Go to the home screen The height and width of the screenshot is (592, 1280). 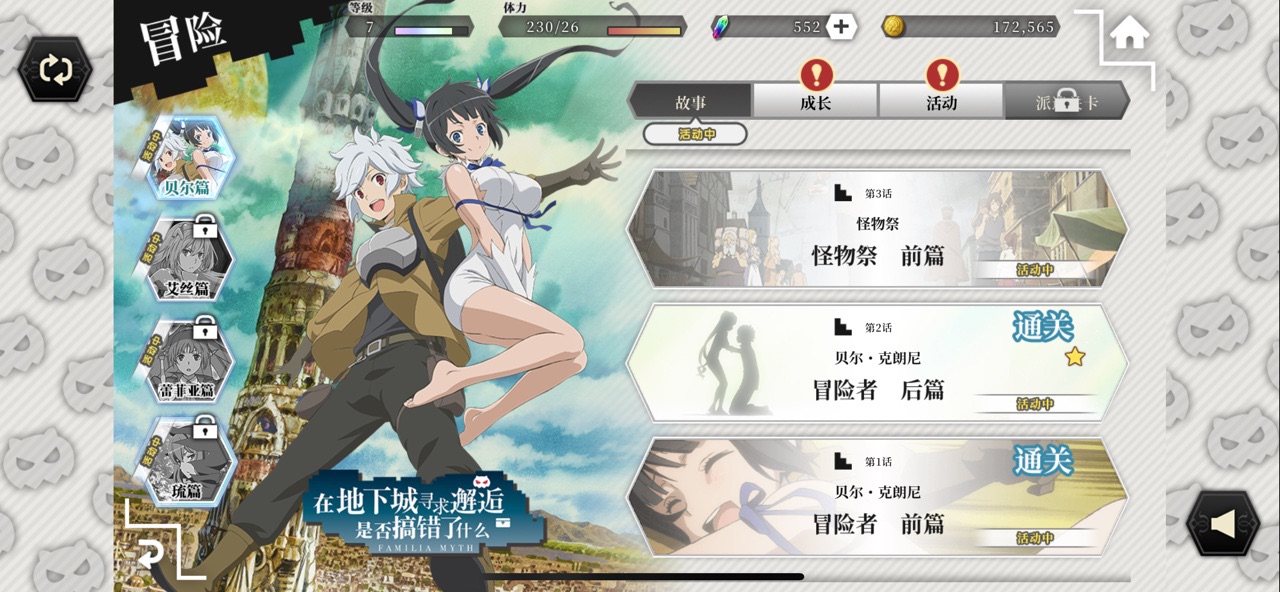pos(1129,35)
